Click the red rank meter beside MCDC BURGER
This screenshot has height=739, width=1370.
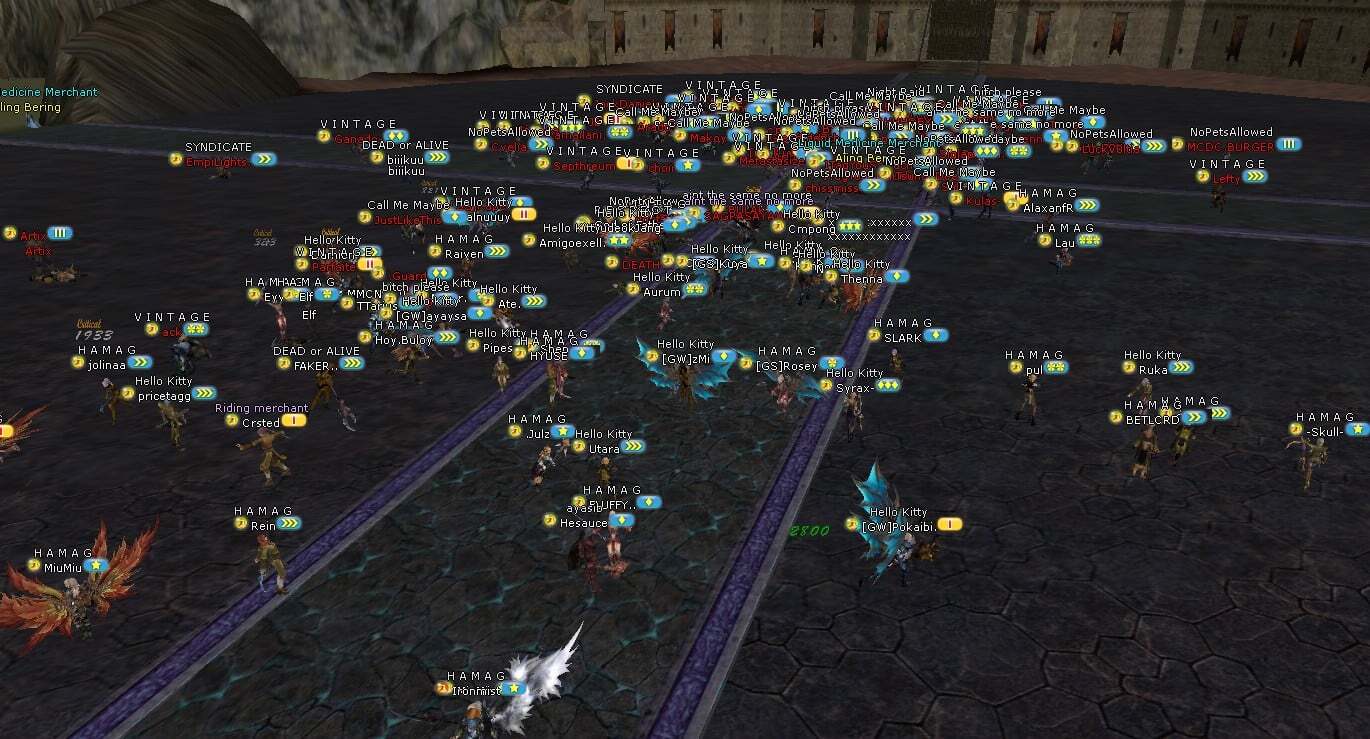coord(1289,144)
